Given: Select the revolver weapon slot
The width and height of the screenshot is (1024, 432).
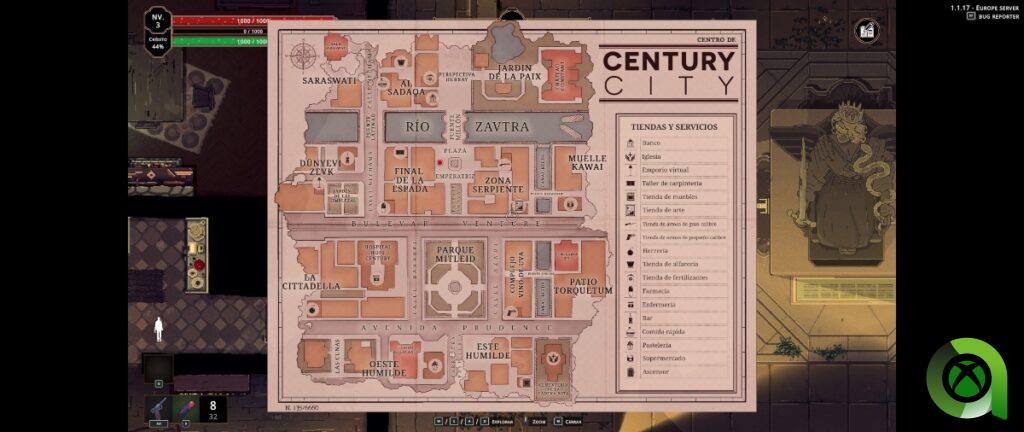Looking at the screenshot, I should pyautogui.click(x=158, y=406).
